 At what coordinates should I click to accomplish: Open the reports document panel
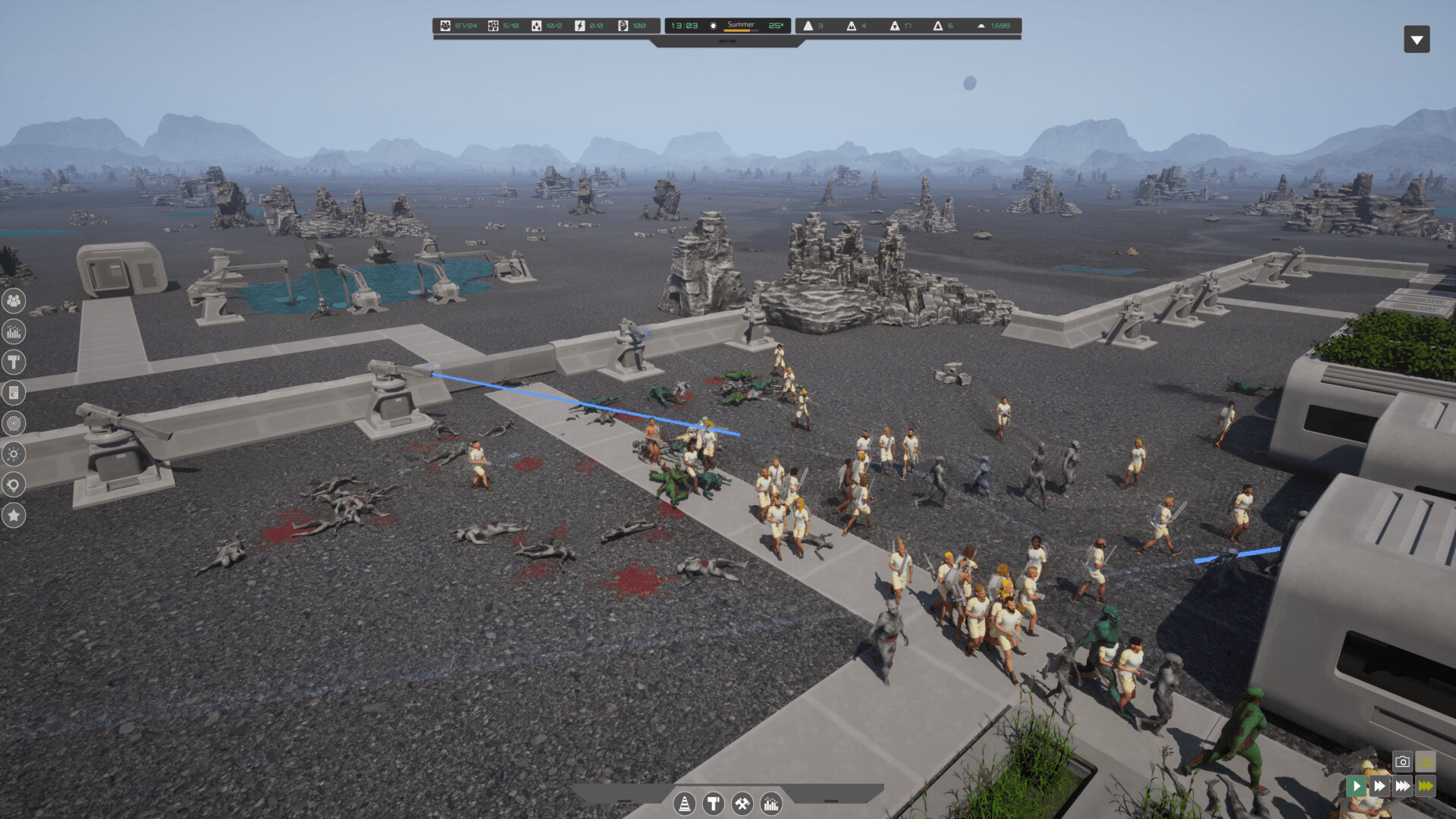(14, 393)
